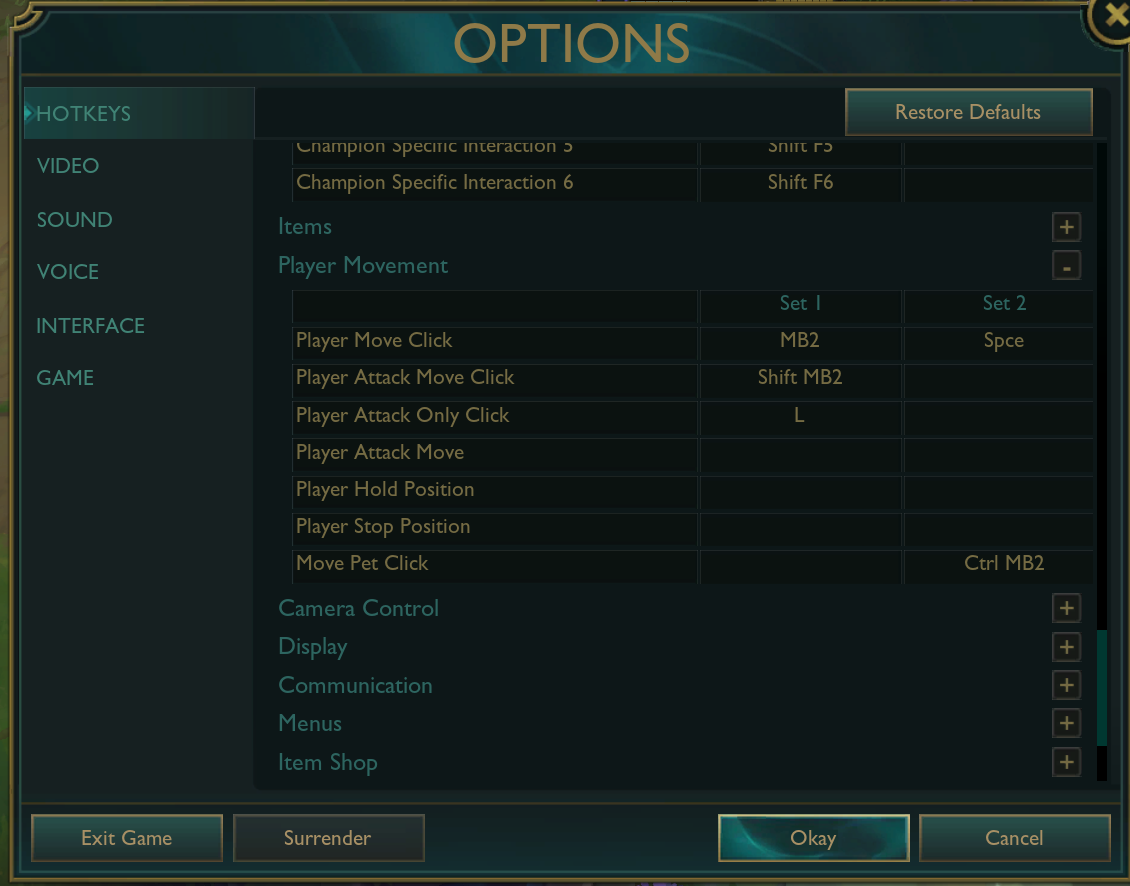Collapse the Player Movement section
This screenshot has height=886, width=1130.
(x=1066, y=267)
